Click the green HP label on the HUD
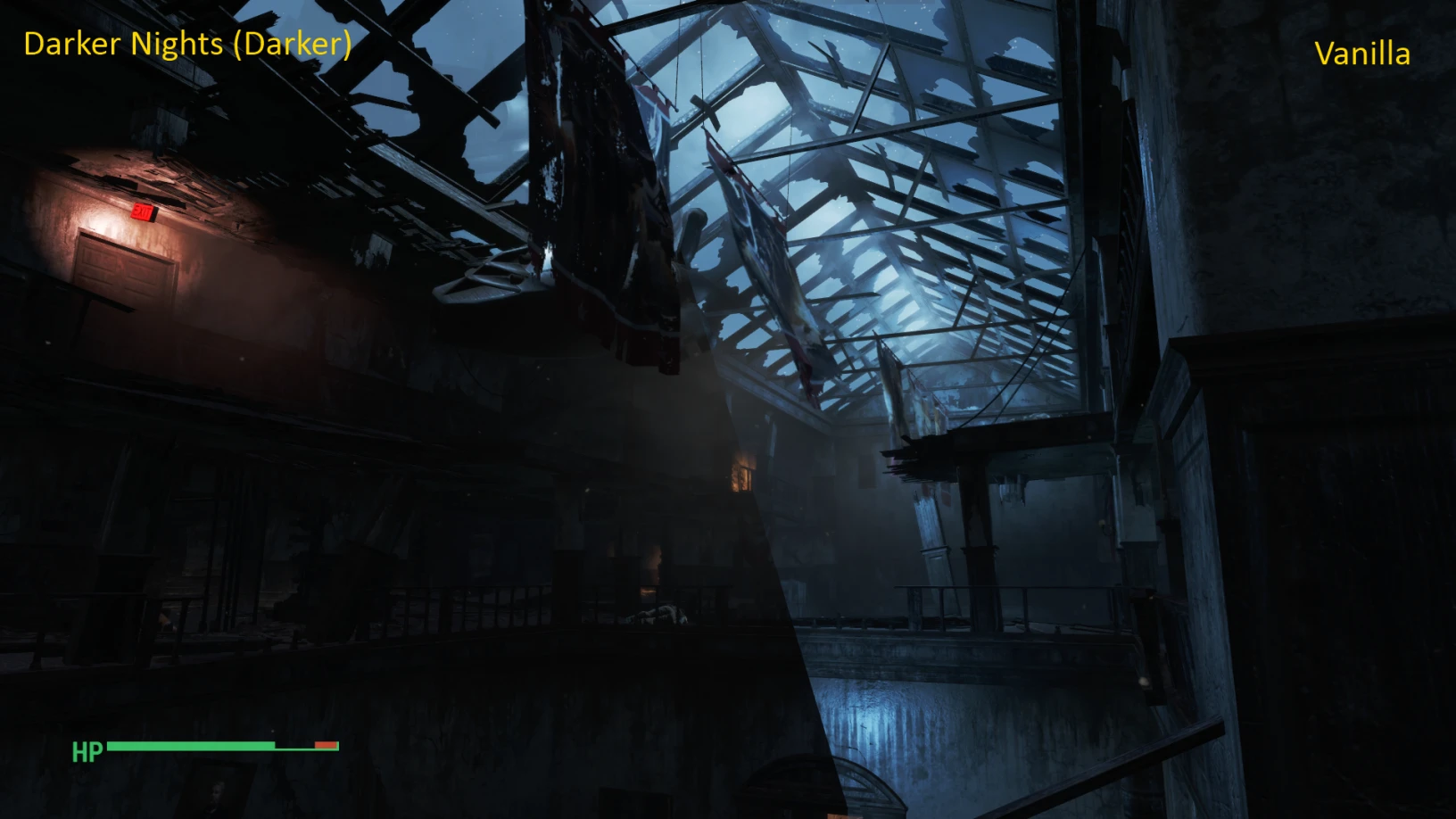This screenshot has width=1456, height=819. 87,753
